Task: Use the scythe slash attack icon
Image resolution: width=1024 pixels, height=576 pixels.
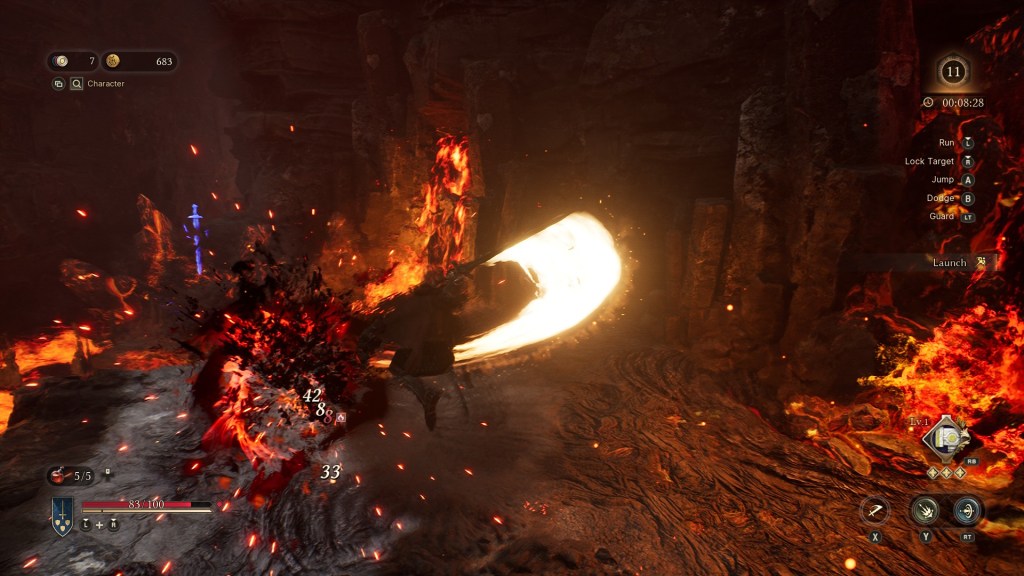Action: [x=874, y=510]
